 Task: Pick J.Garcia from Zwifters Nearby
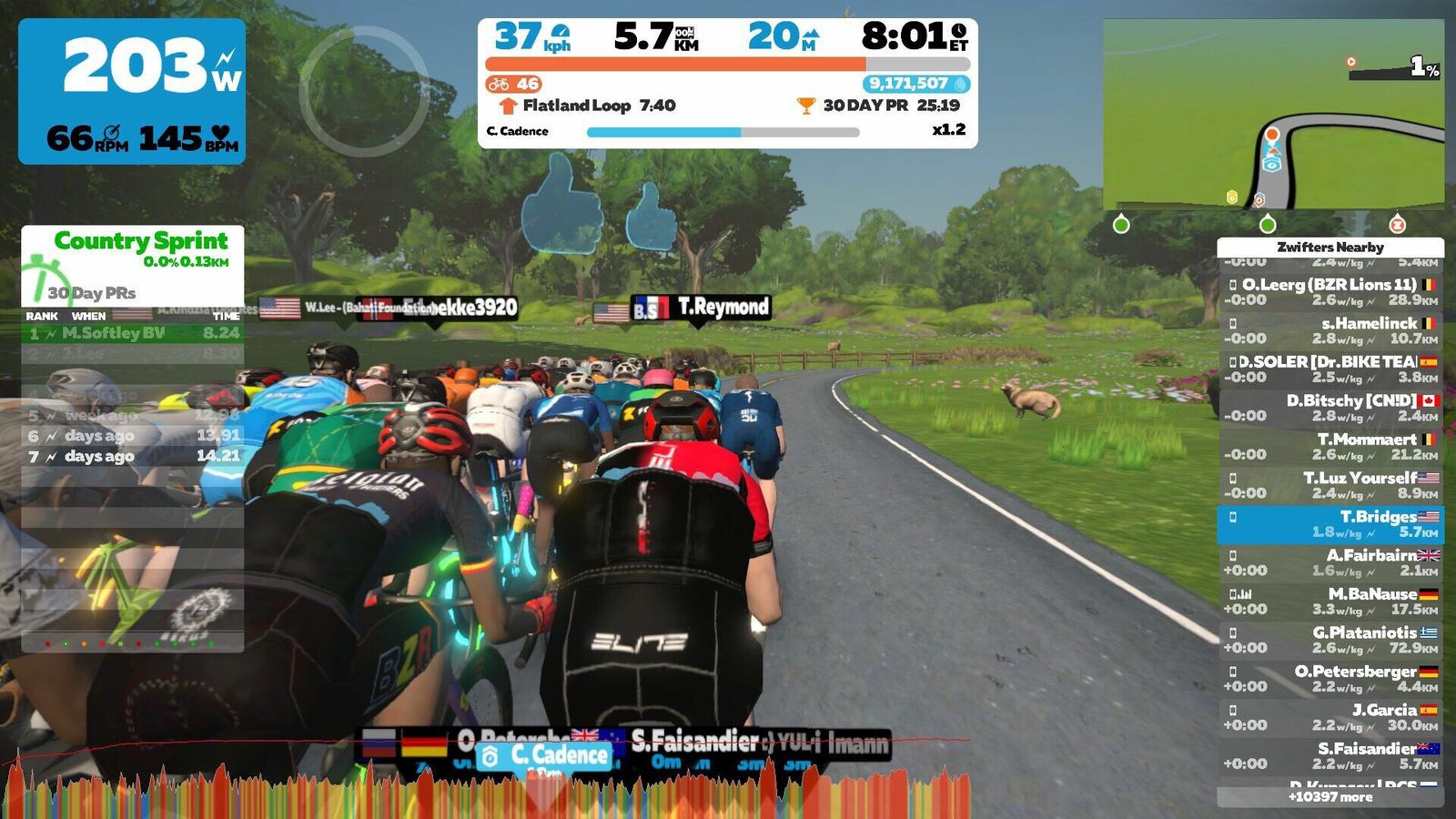(x=1330, y=717)
